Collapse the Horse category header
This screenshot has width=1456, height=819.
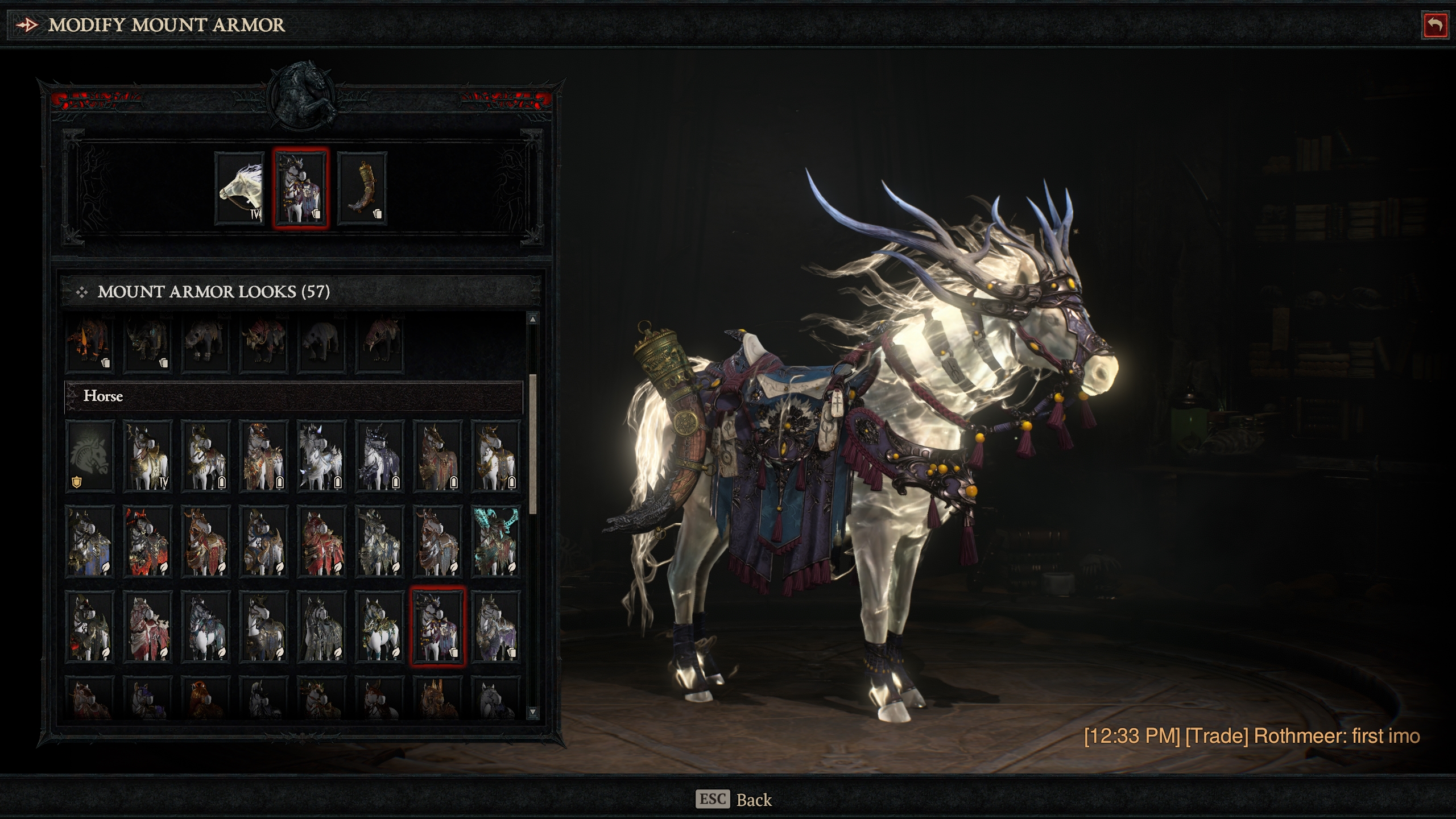[293, 396]
